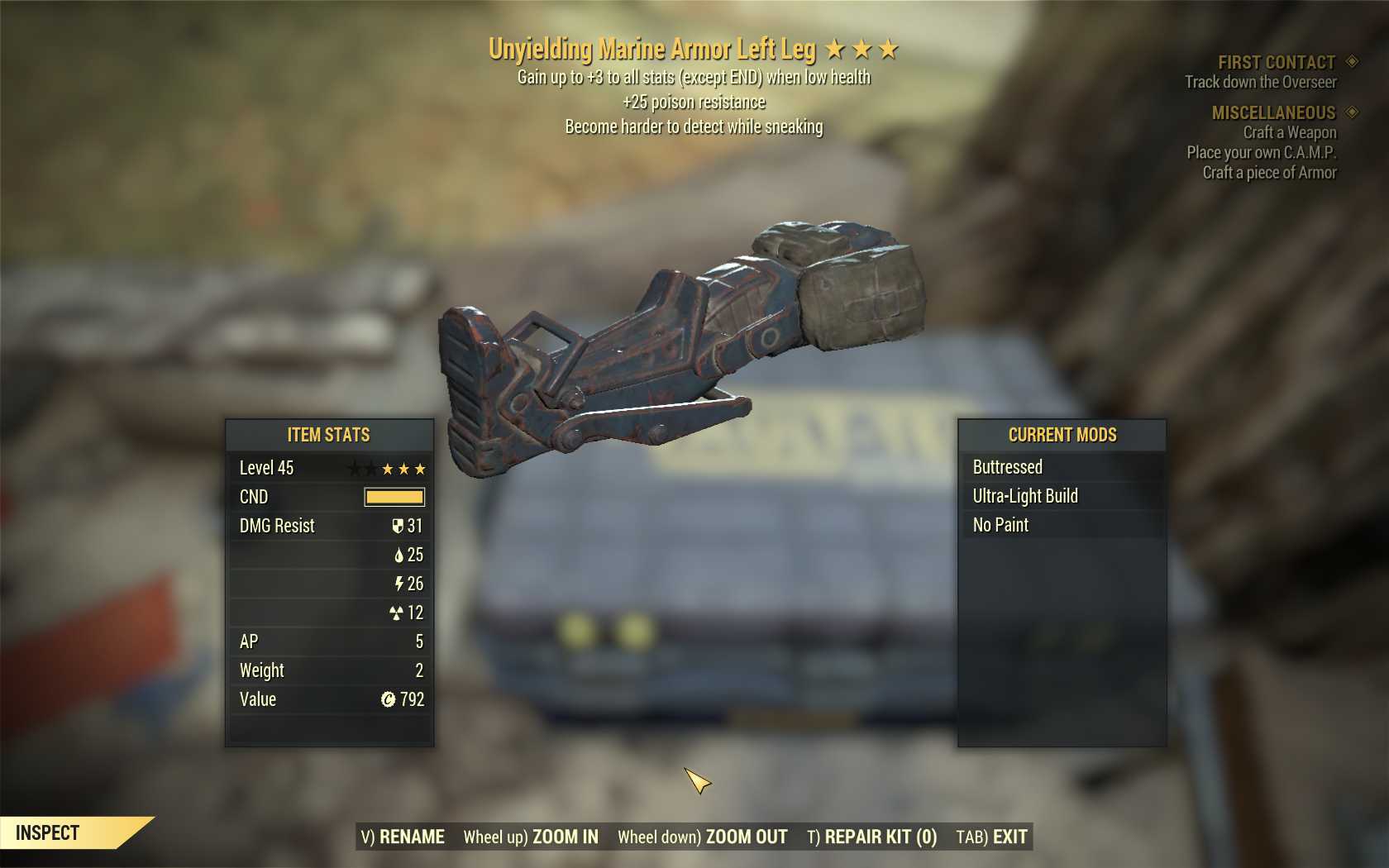Open the First Contact quest tracker entry
Image resolution: width=1389 pixels, height=868 pixels.
(x=1276, y=63)
